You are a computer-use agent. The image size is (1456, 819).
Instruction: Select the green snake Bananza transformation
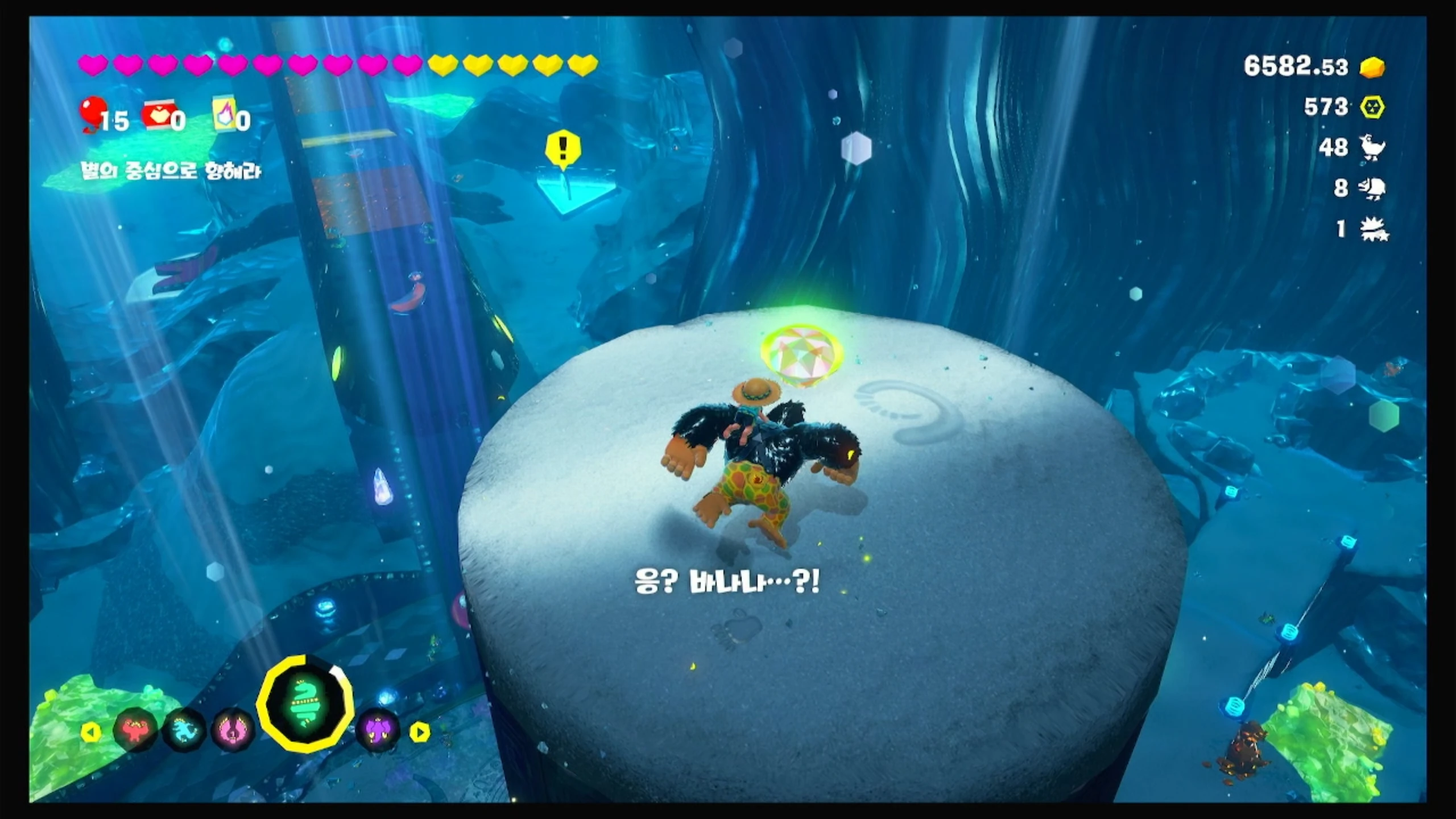305,704
